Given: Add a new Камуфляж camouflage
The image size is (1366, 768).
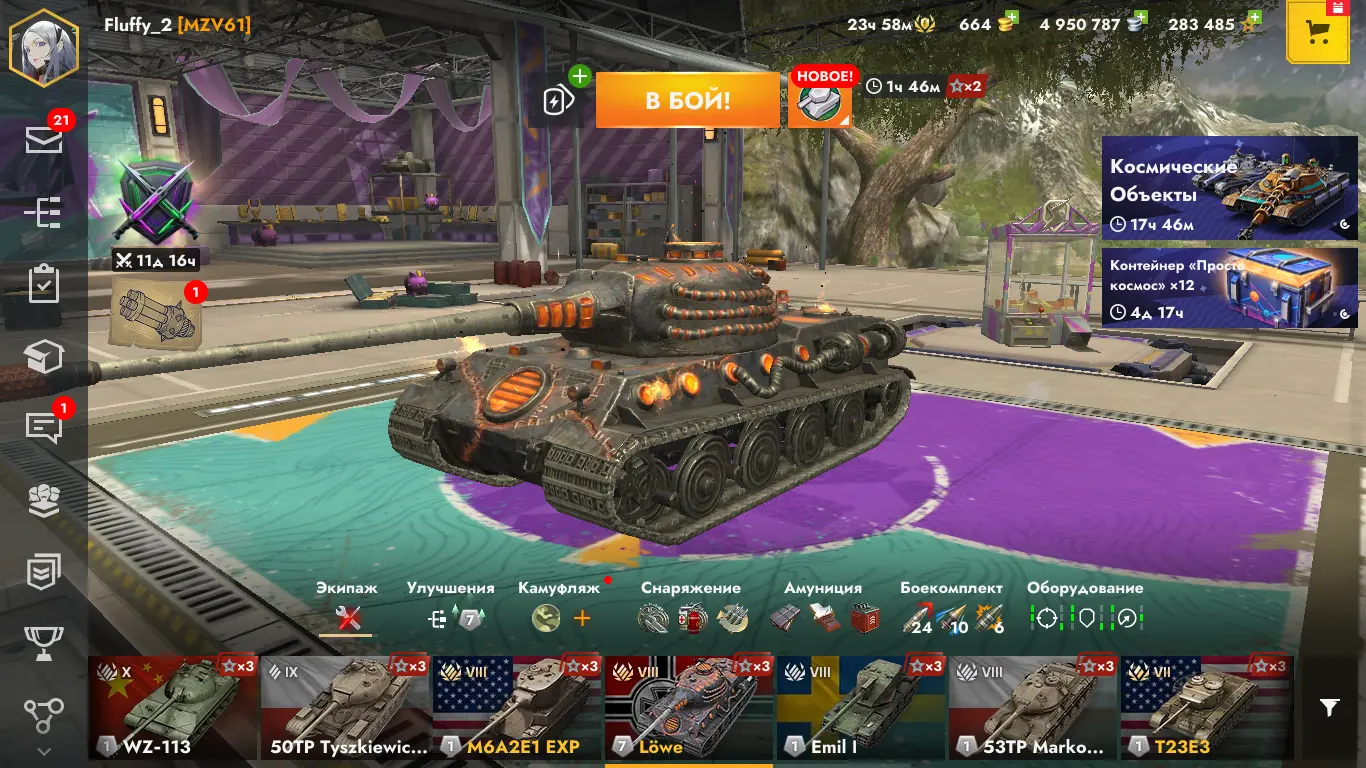Looking at the screenshot, I should (x=582, y=619).
